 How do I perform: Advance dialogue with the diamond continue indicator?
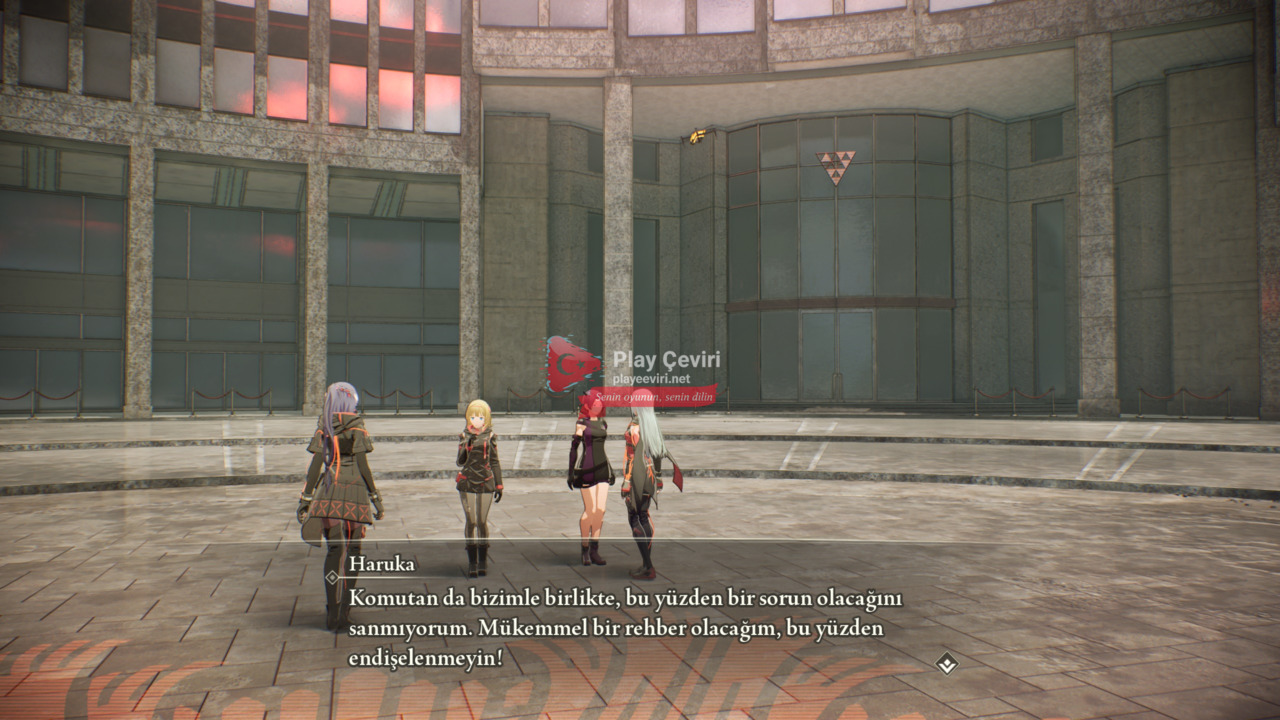pyautogui.click(x=946, y=662)
